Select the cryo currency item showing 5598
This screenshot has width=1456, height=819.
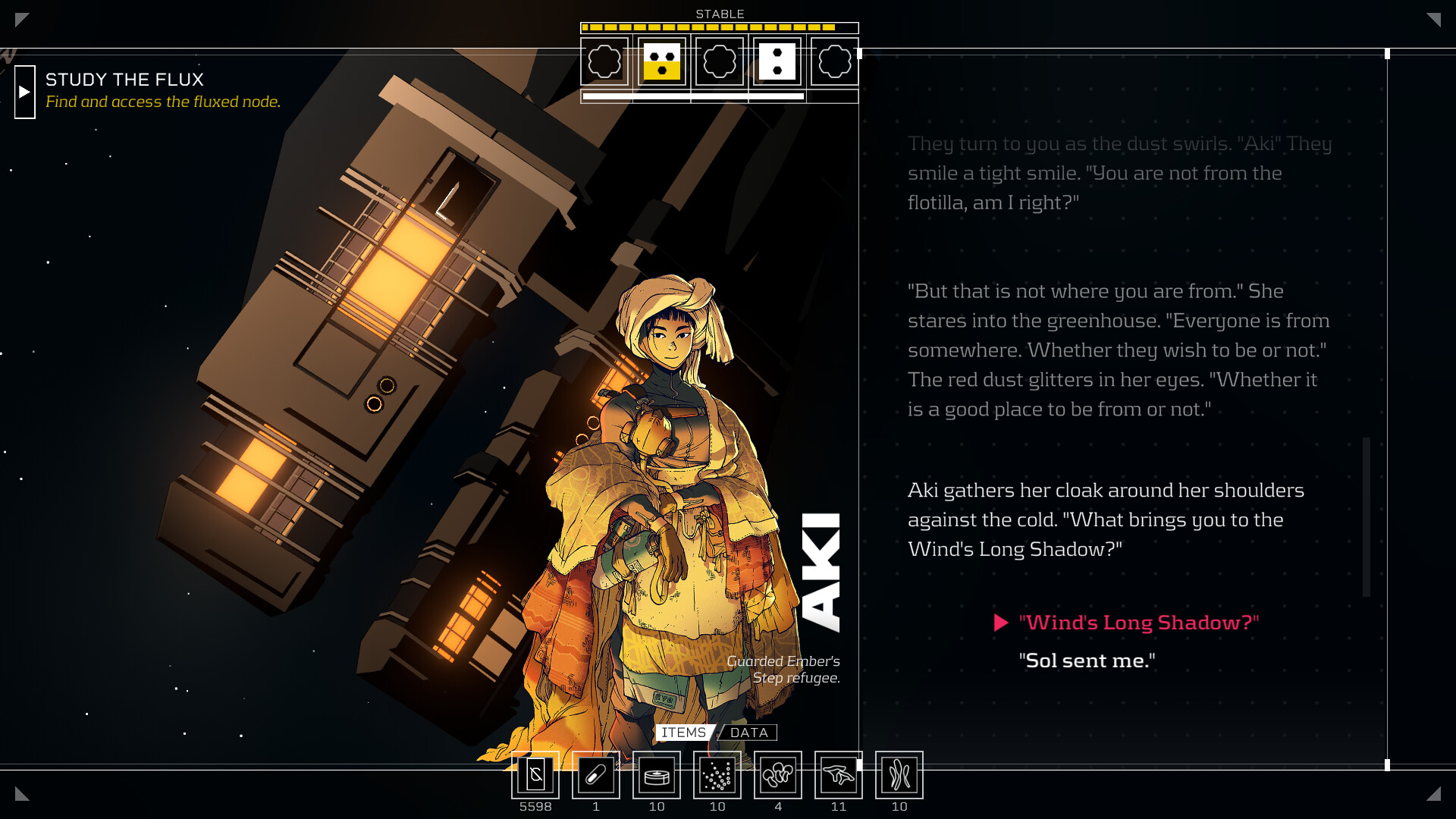coord(535,775)
